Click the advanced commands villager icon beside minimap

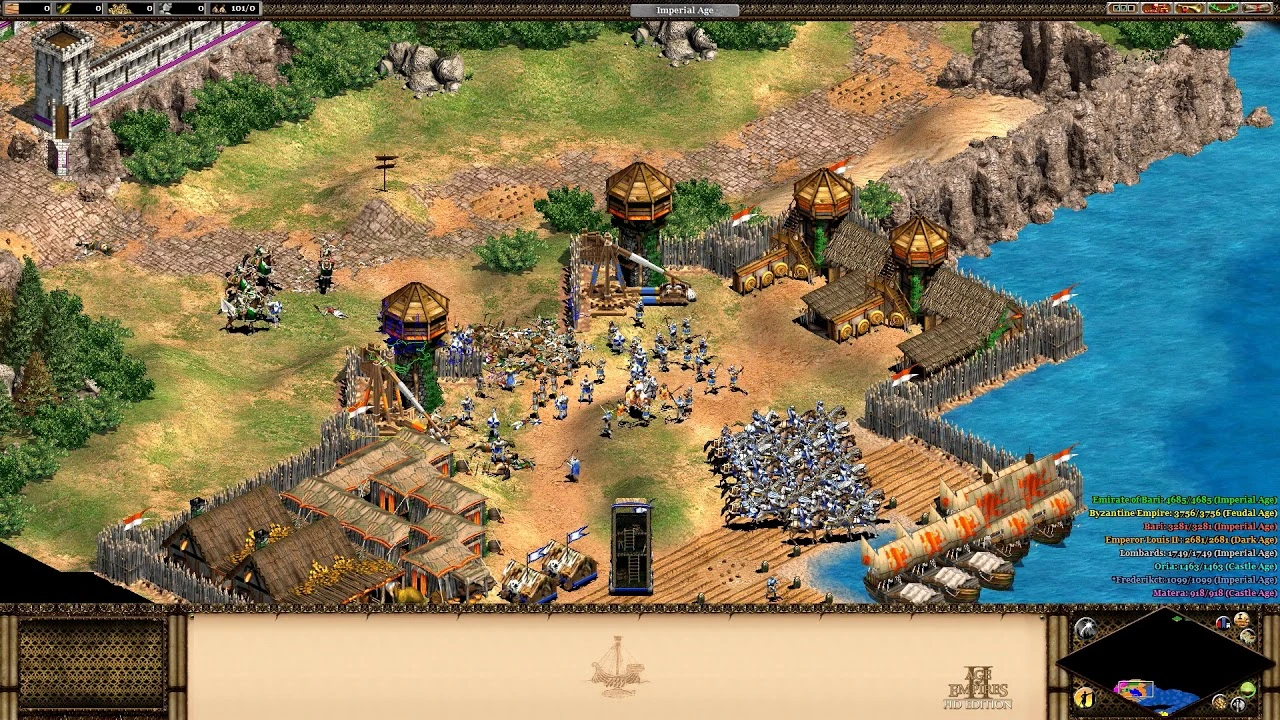(1085, 699)
